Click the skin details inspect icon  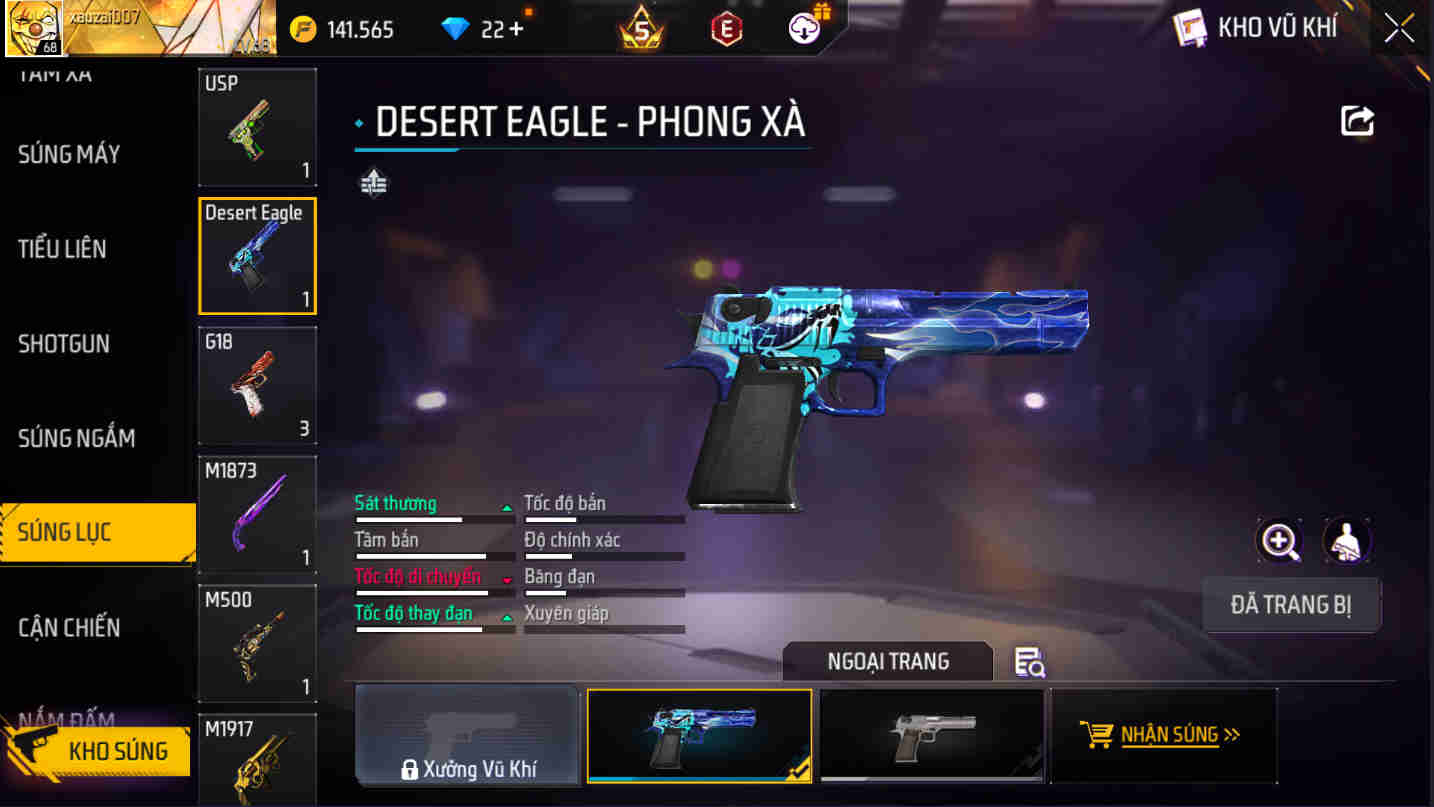click(x=1030, y=663)
